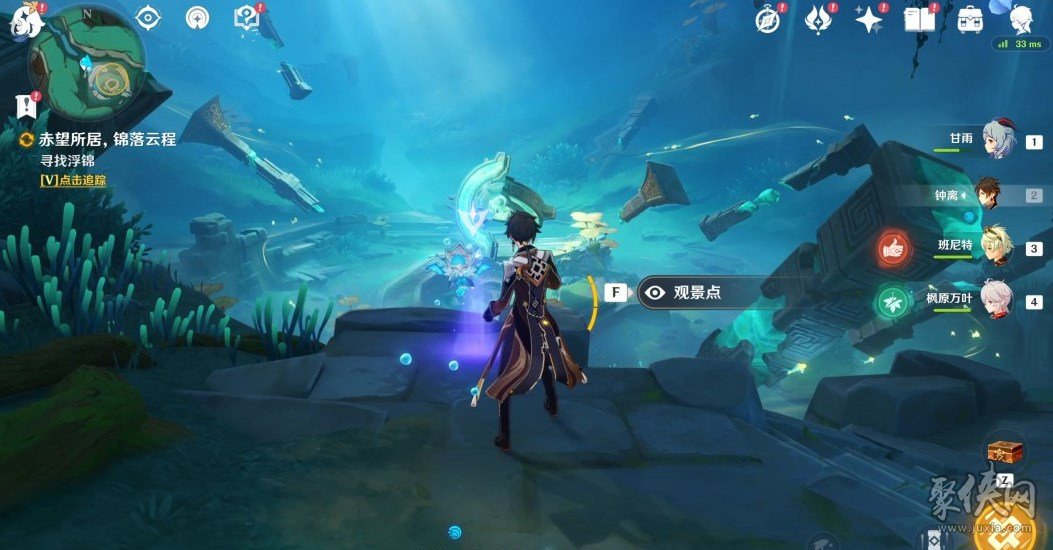The image size is (1053, 550).
Task: Open the inventory backpack icon
Action: (968, 19)
